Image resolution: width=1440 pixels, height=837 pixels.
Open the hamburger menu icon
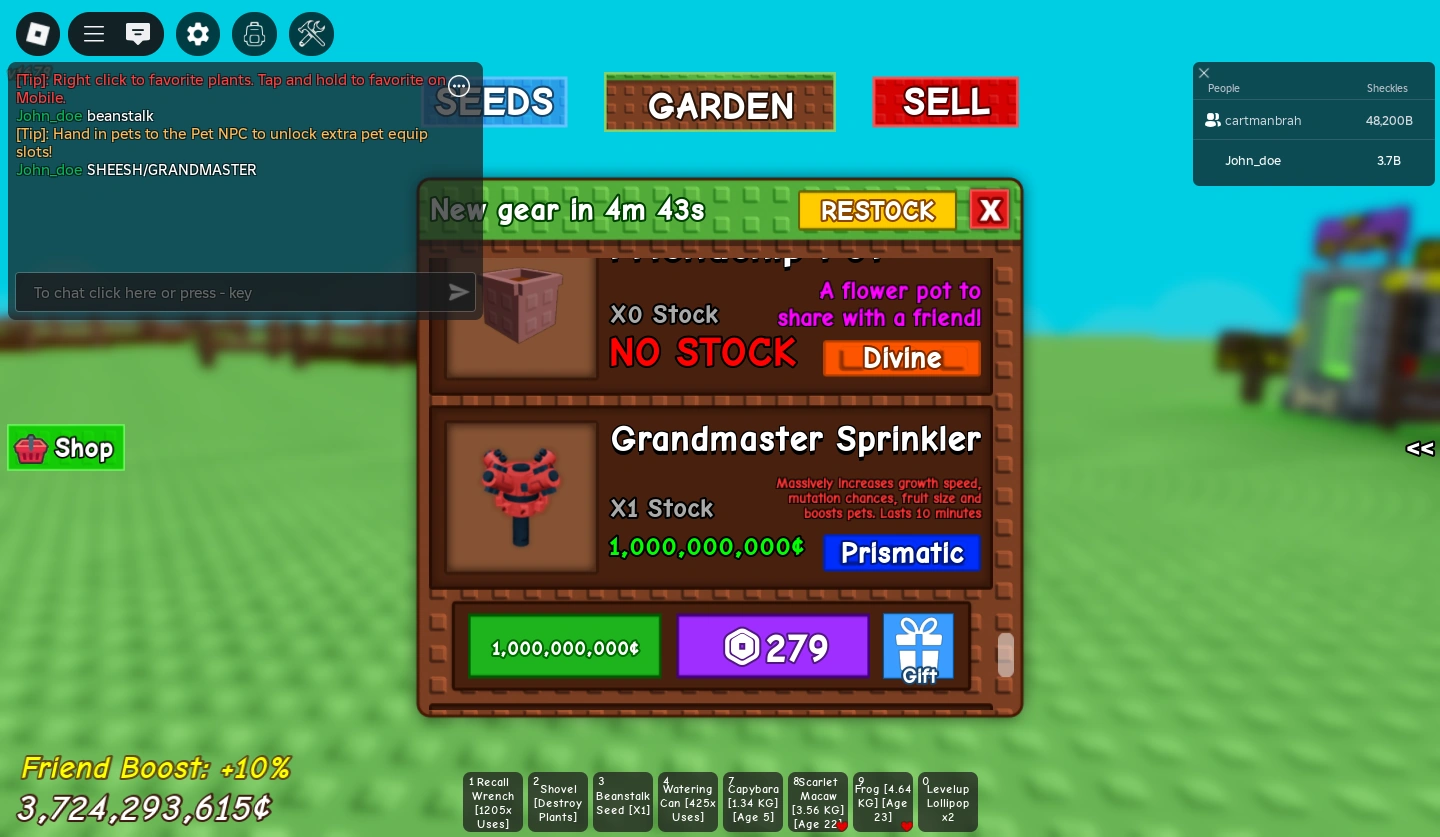[93, 33]
